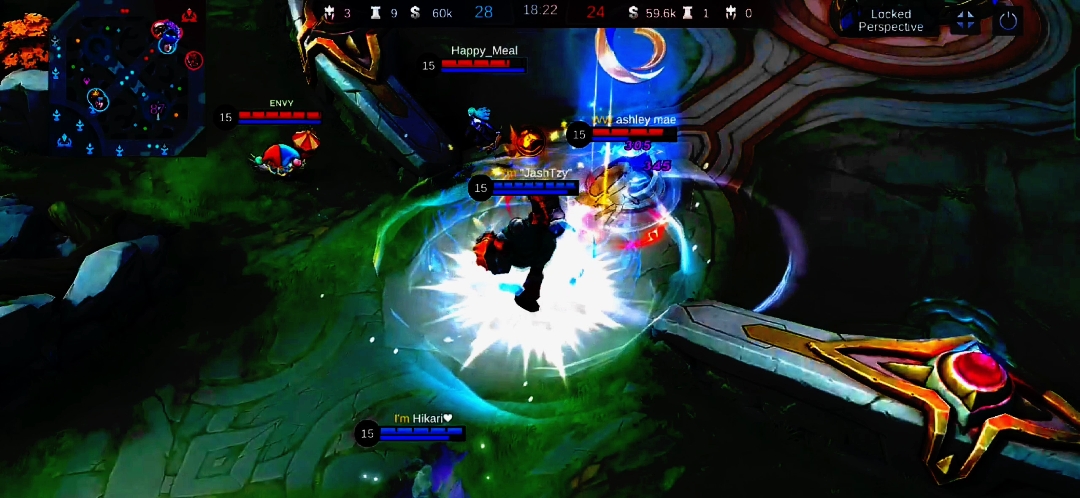Viewport: 1080px width, 498px height.
Task: Click the four-arrow camera control icon
Action: [965, 20]
